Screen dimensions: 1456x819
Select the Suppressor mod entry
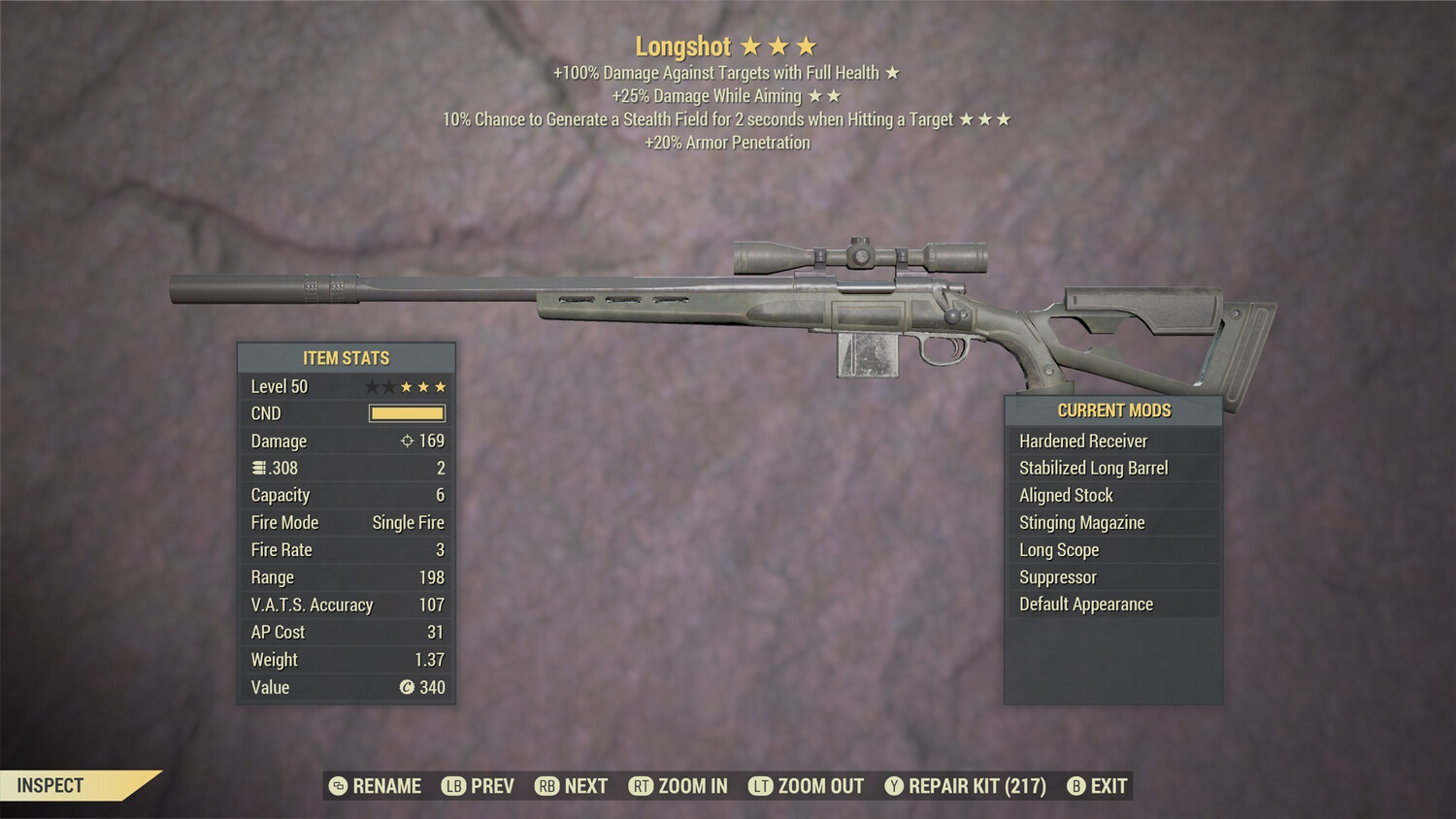click(x=1056, y=576)
